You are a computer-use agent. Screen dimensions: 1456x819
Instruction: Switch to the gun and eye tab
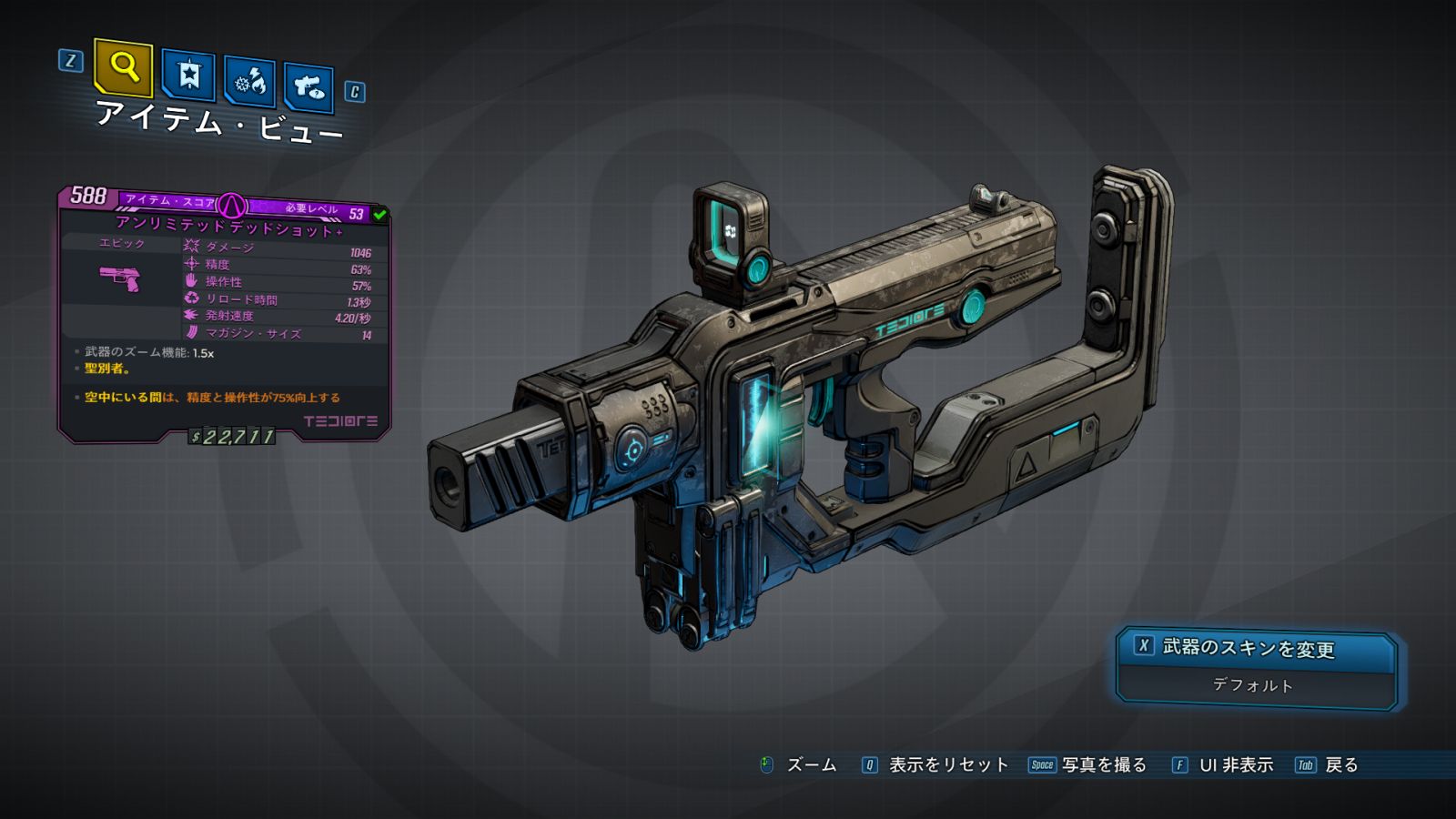click(308, 87)
